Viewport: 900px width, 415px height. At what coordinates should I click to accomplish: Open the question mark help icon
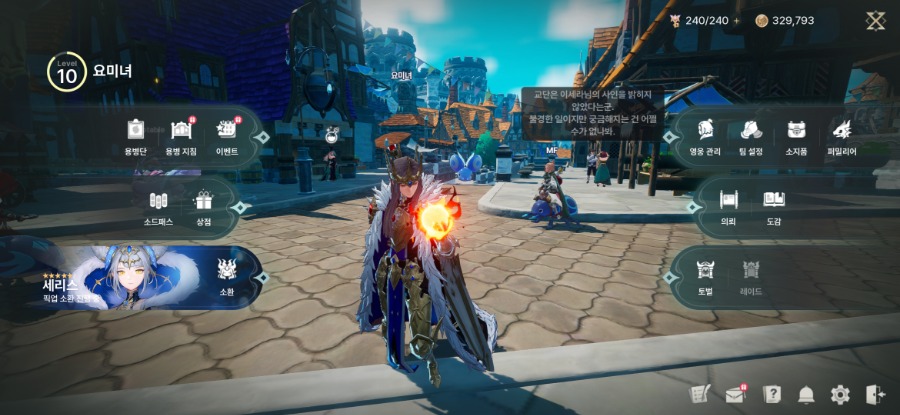coord(772,394)
